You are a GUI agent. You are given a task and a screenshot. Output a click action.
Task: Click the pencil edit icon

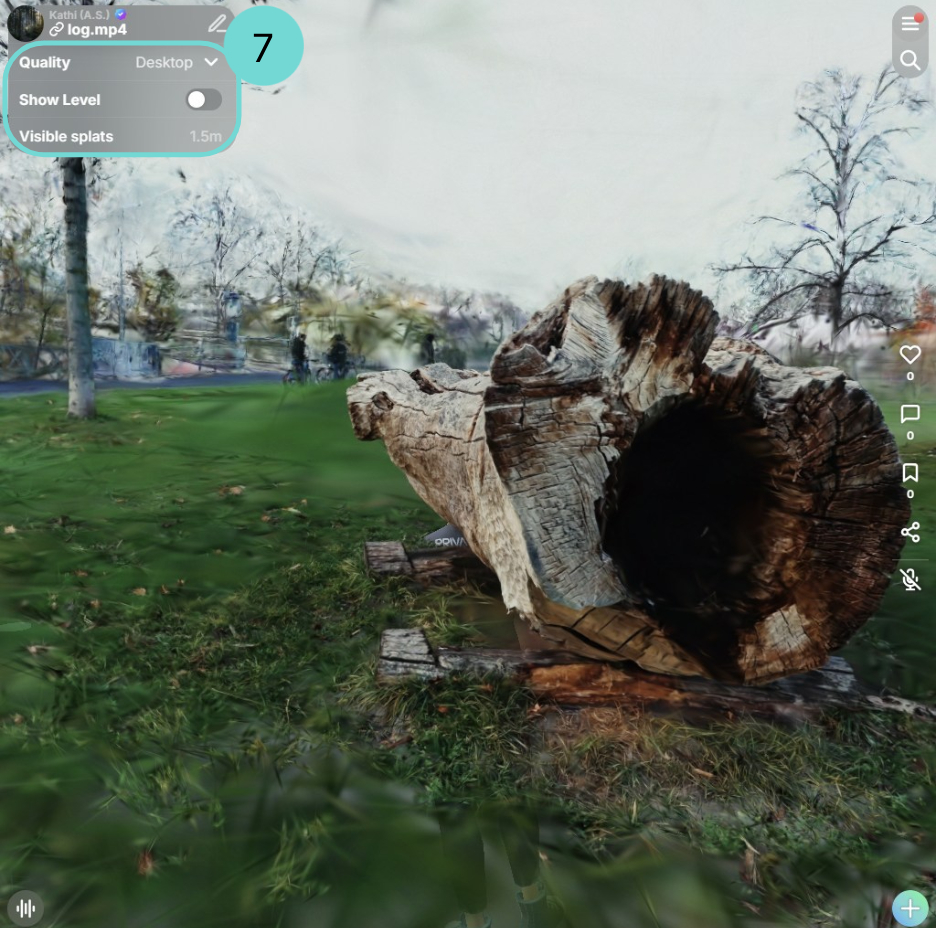[x=217, y=23]
